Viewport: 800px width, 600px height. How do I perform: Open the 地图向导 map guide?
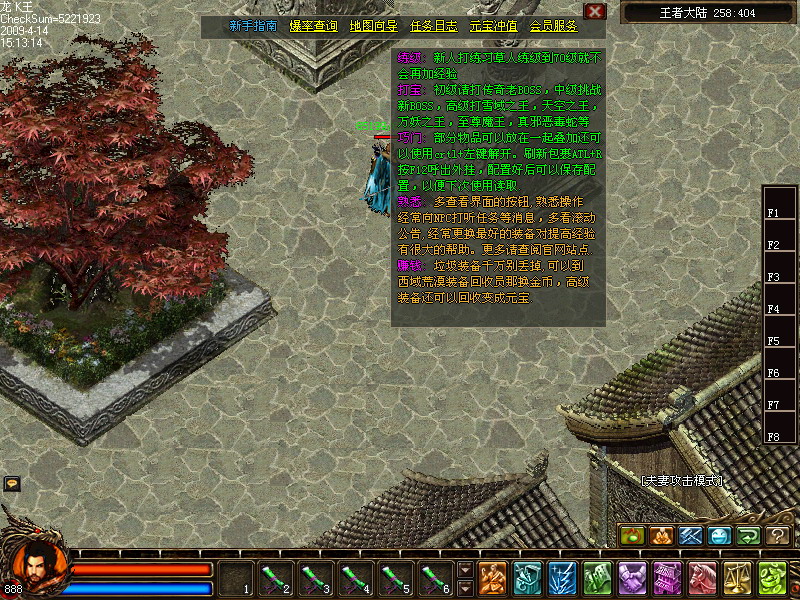pyautogui.click(x=373, y=26)
